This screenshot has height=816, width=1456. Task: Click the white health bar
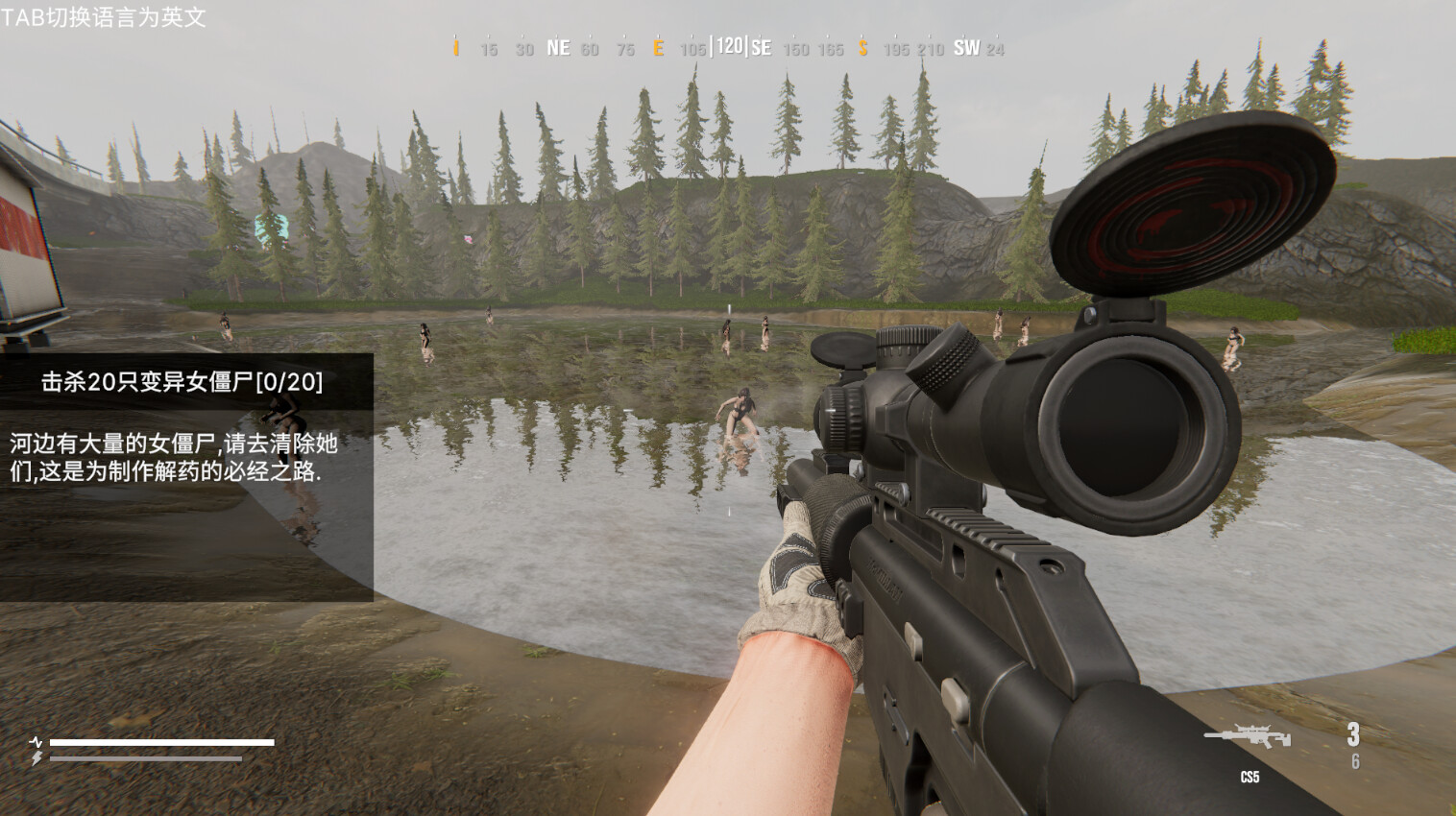163,741
